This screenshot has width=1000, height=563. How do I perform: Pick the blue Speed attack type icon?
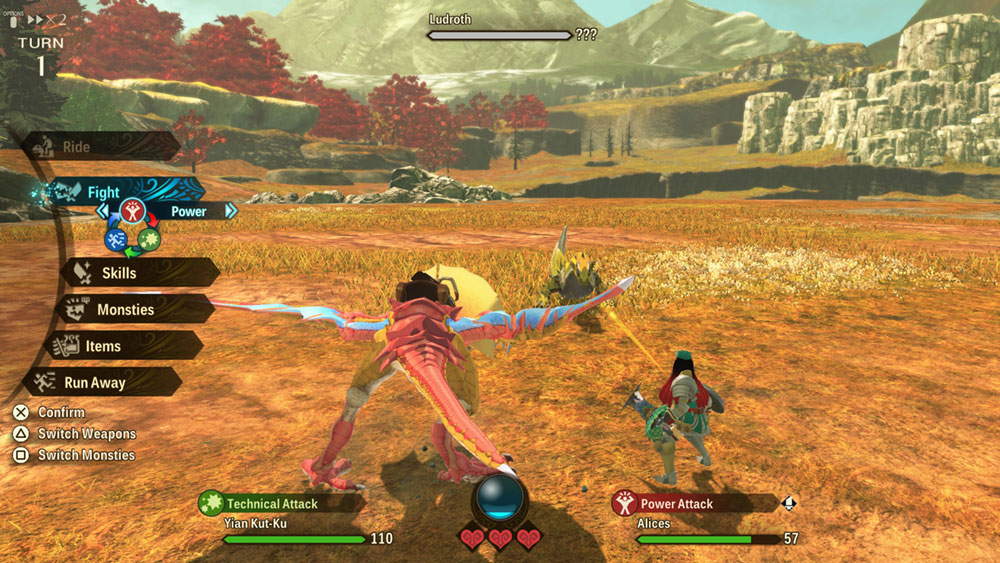[115, 239]
